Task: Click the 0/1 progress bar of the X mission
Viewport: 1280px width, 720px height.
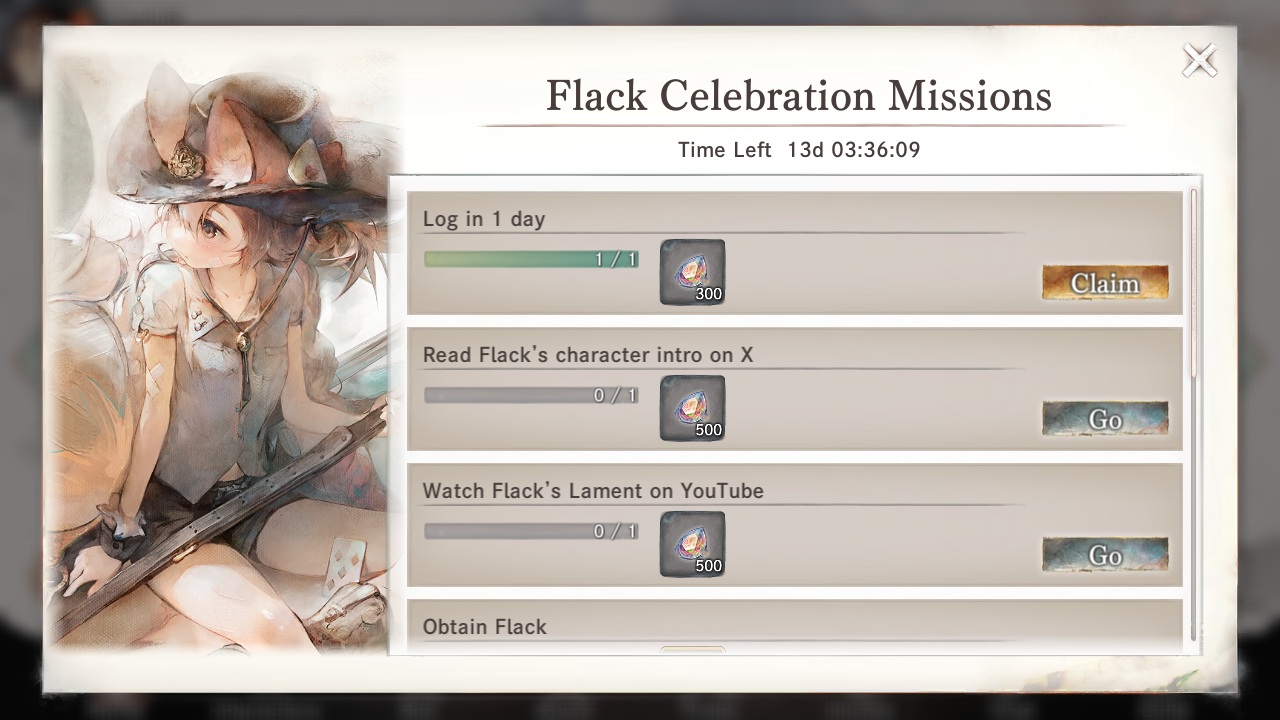Action: coord(531,394)
